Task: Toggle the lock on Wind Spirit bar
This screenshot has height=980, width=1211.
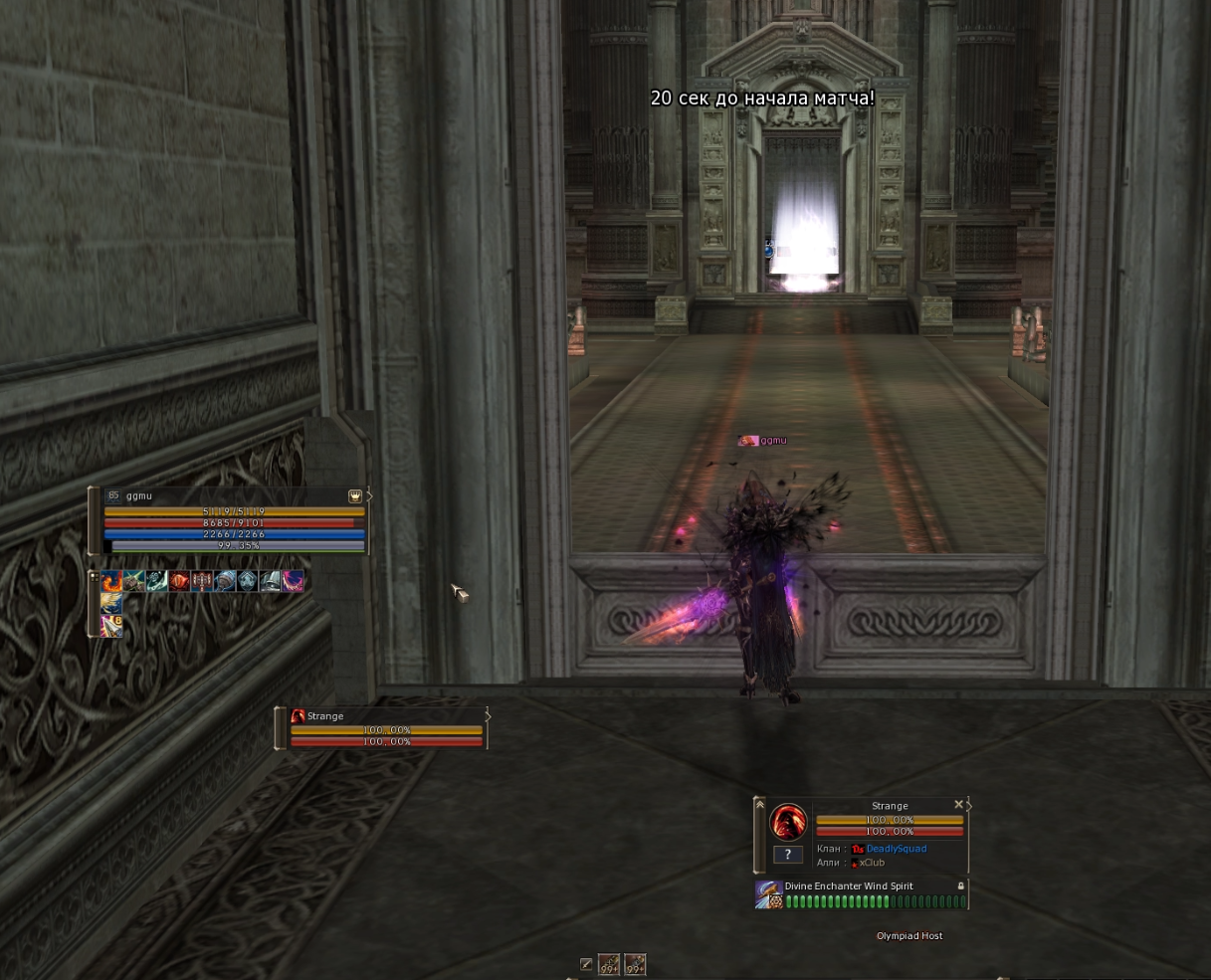Action: pyautogui.click(x=961, y=885)
